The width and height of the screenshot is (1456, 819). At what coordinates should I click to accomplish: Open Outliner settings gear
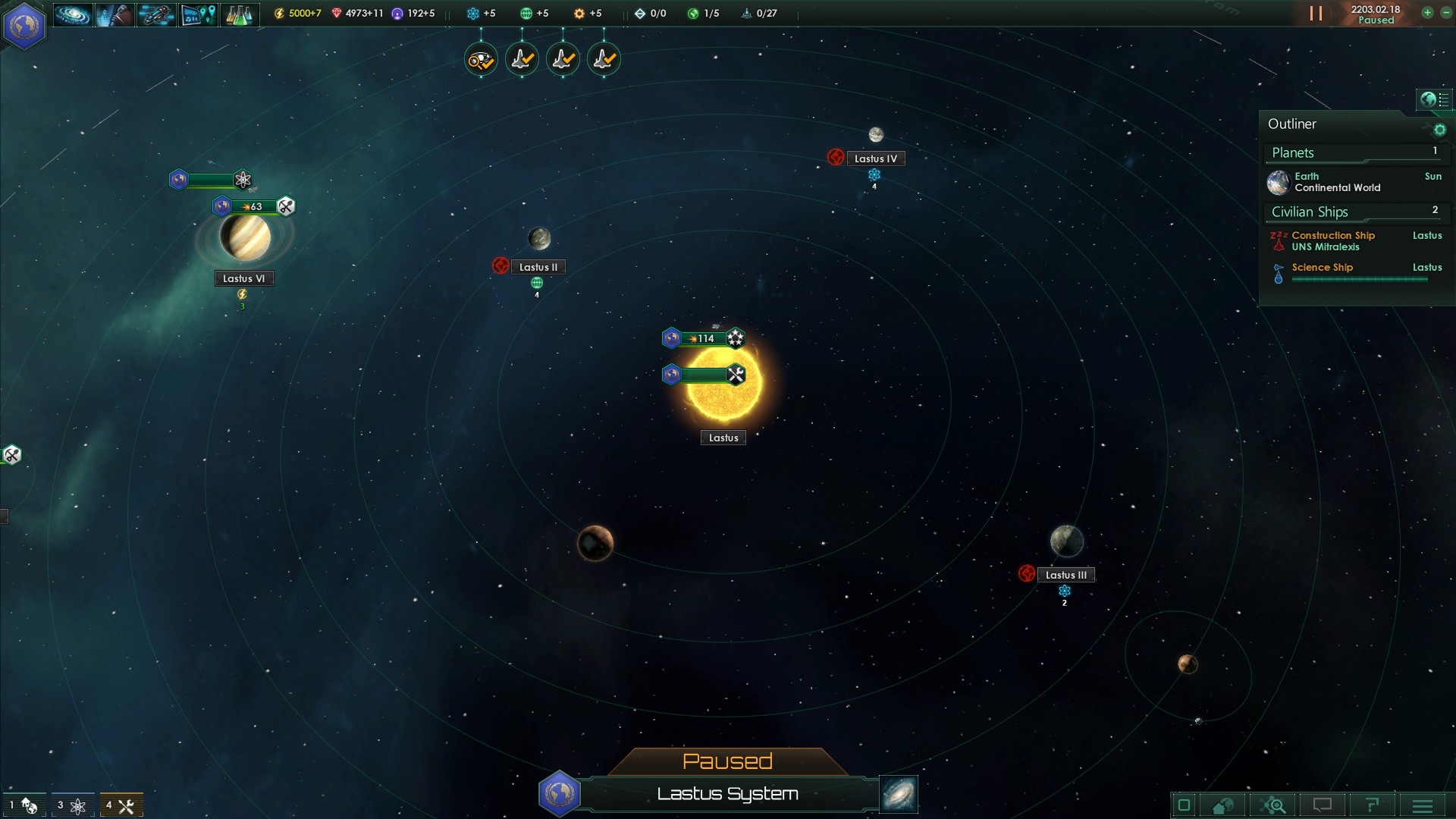tap(1439, 130)
